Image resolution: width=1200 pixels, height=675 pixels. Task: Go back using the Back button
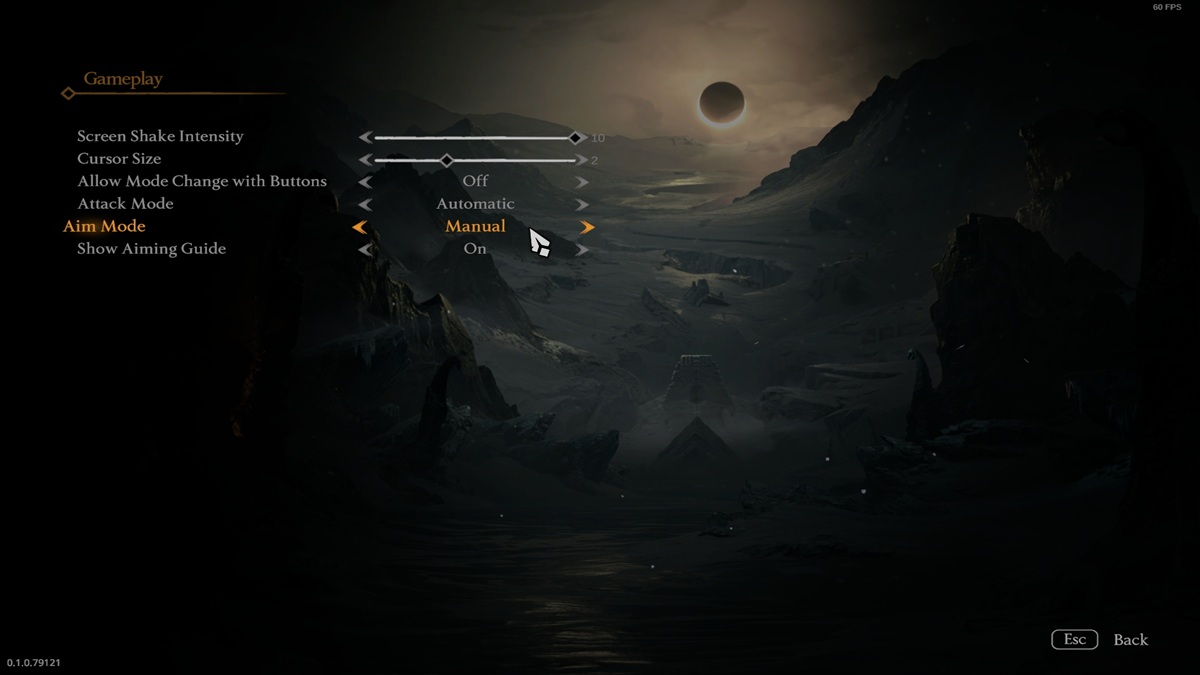[1130, 640]
